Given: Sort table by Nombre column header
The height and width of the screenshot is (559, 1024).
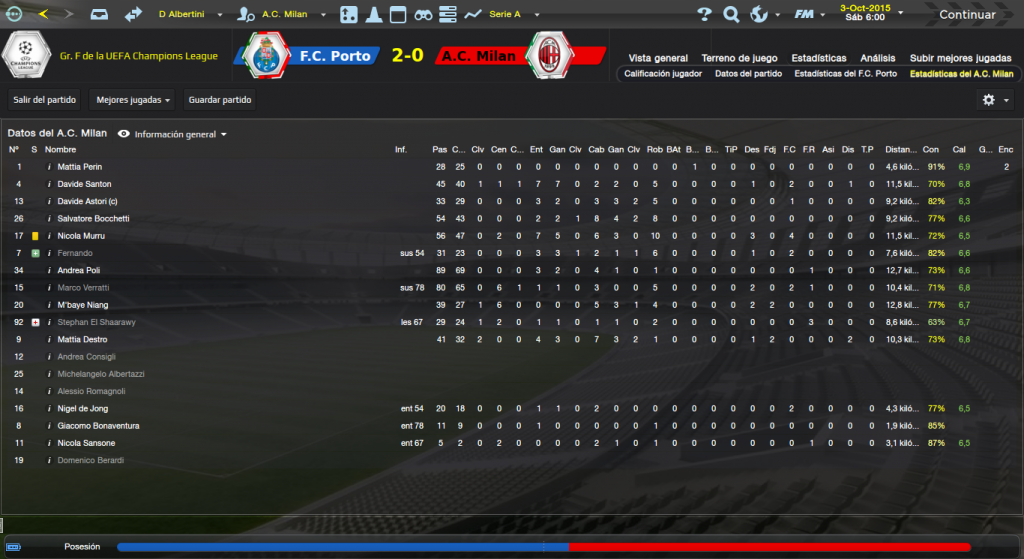Looking at the screenshot, I should pyautogui.click(x=60, y=149).
